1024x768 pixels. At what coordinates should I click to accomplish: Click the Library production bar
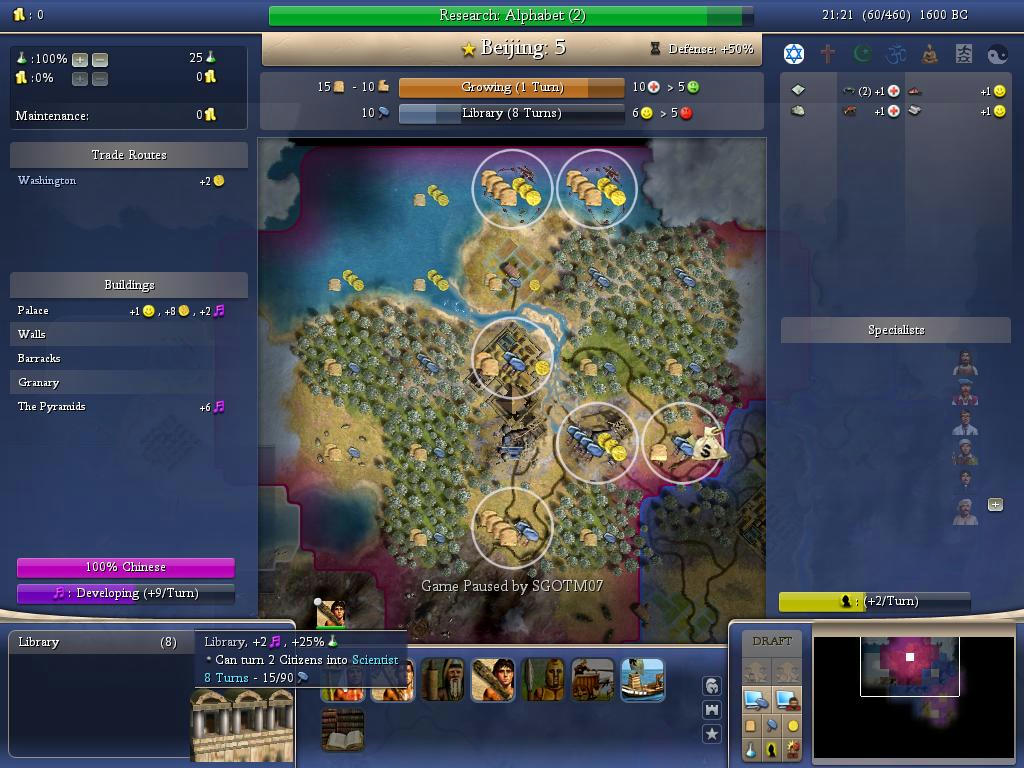(x=511, y=113)
